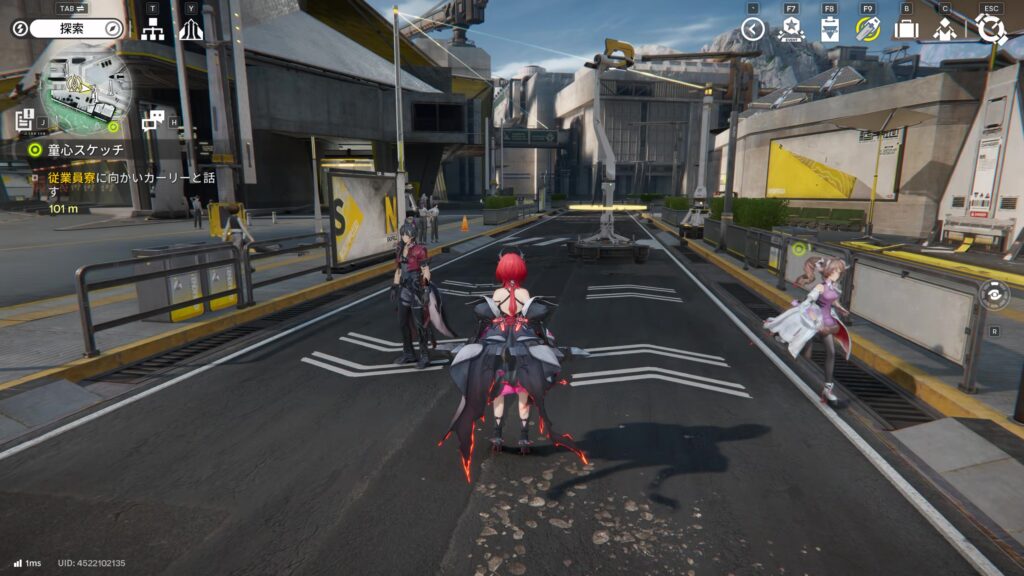Collapse the top bar with left arrow
Image resolution: width=1024 pixels, height=576 pixels.
point(753,29)
